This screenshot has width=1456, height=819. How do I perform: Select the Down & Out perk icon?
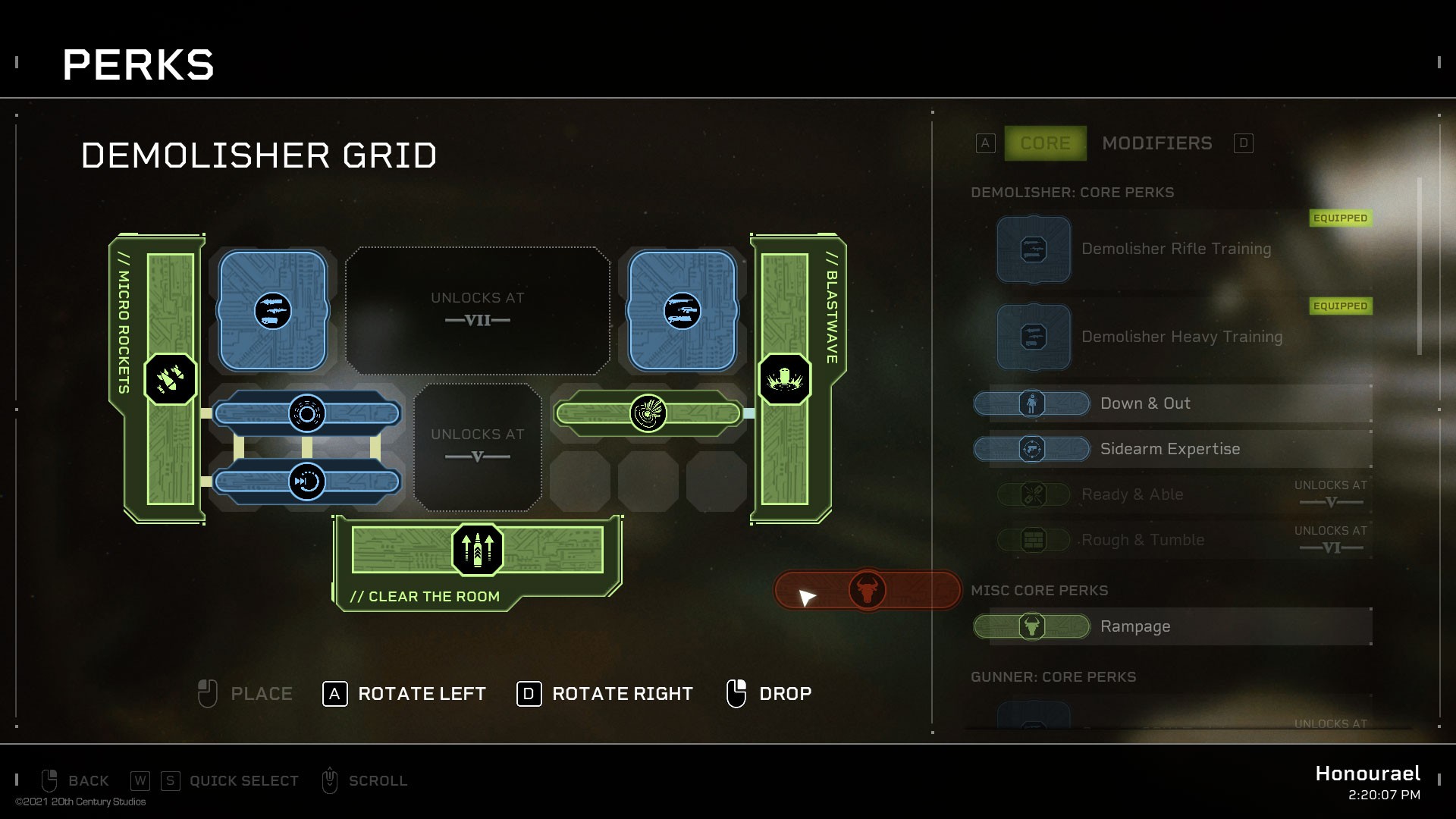click(x=1032, y=403)
